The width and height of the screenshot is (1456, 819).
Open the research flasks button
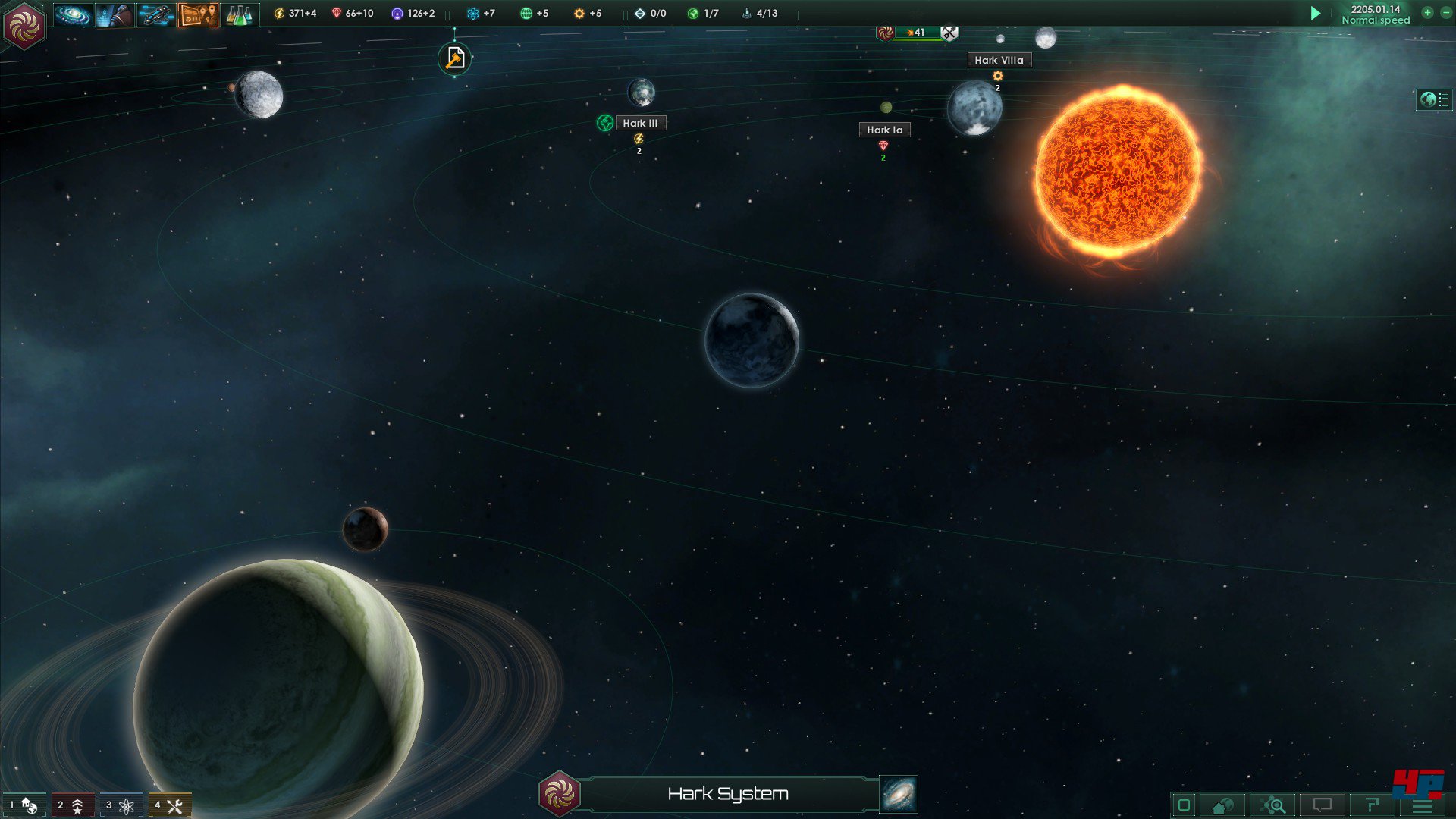(239, 14)
